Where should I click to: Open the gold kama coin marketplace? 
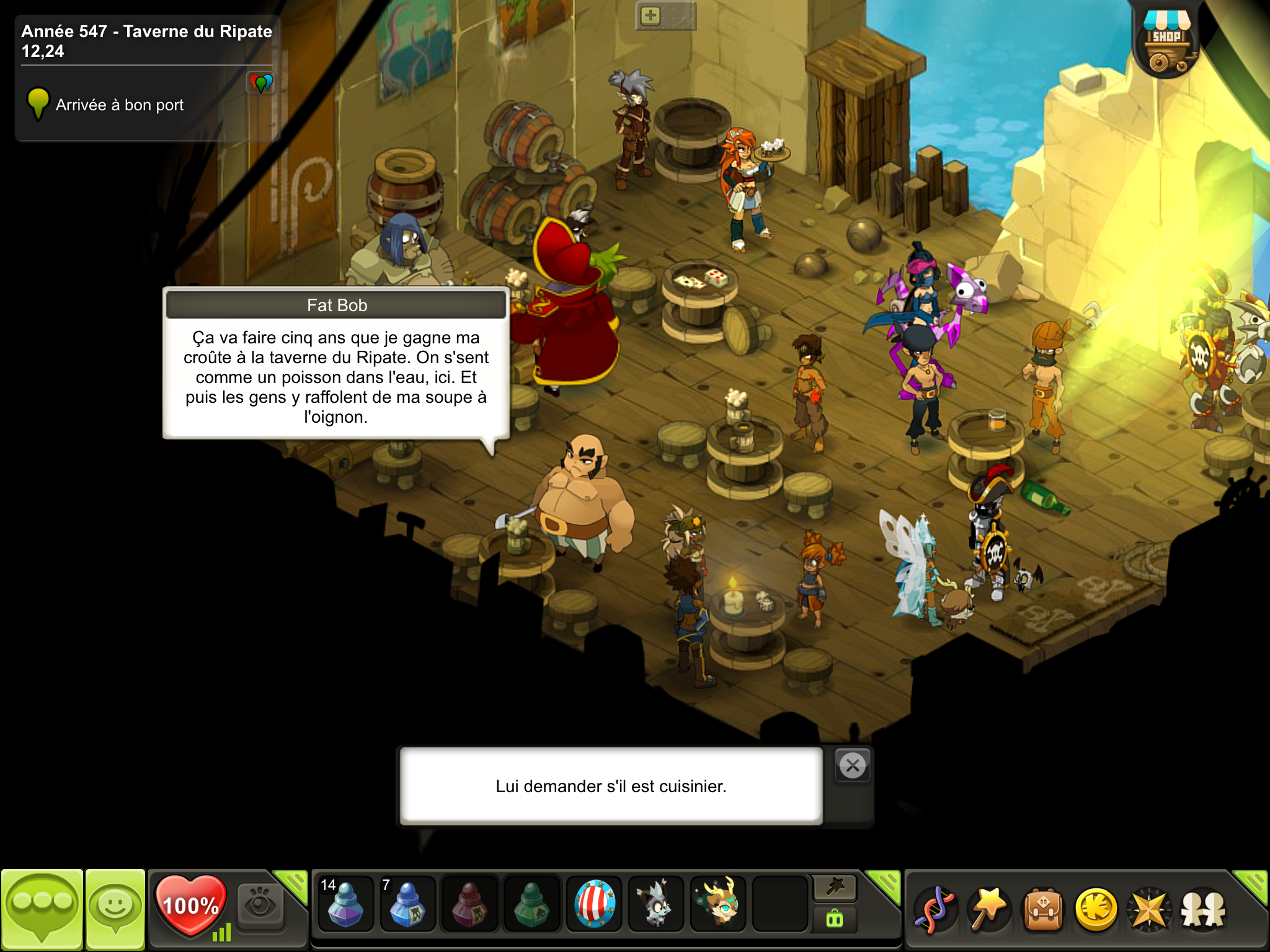click(x=1096, y=910)
